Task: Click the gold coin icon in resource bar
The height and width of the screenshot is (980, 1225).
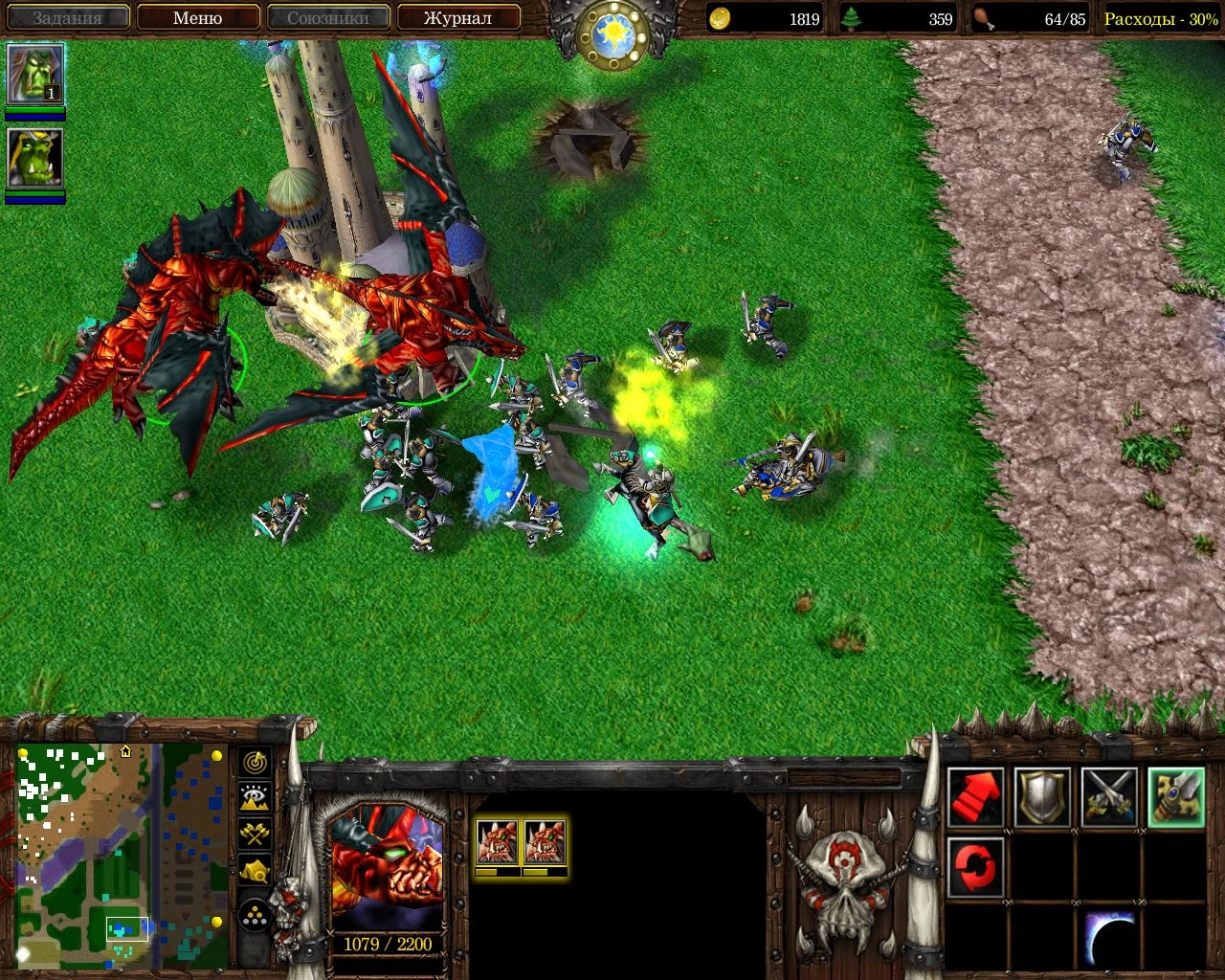Action: (x=721, y=18)
